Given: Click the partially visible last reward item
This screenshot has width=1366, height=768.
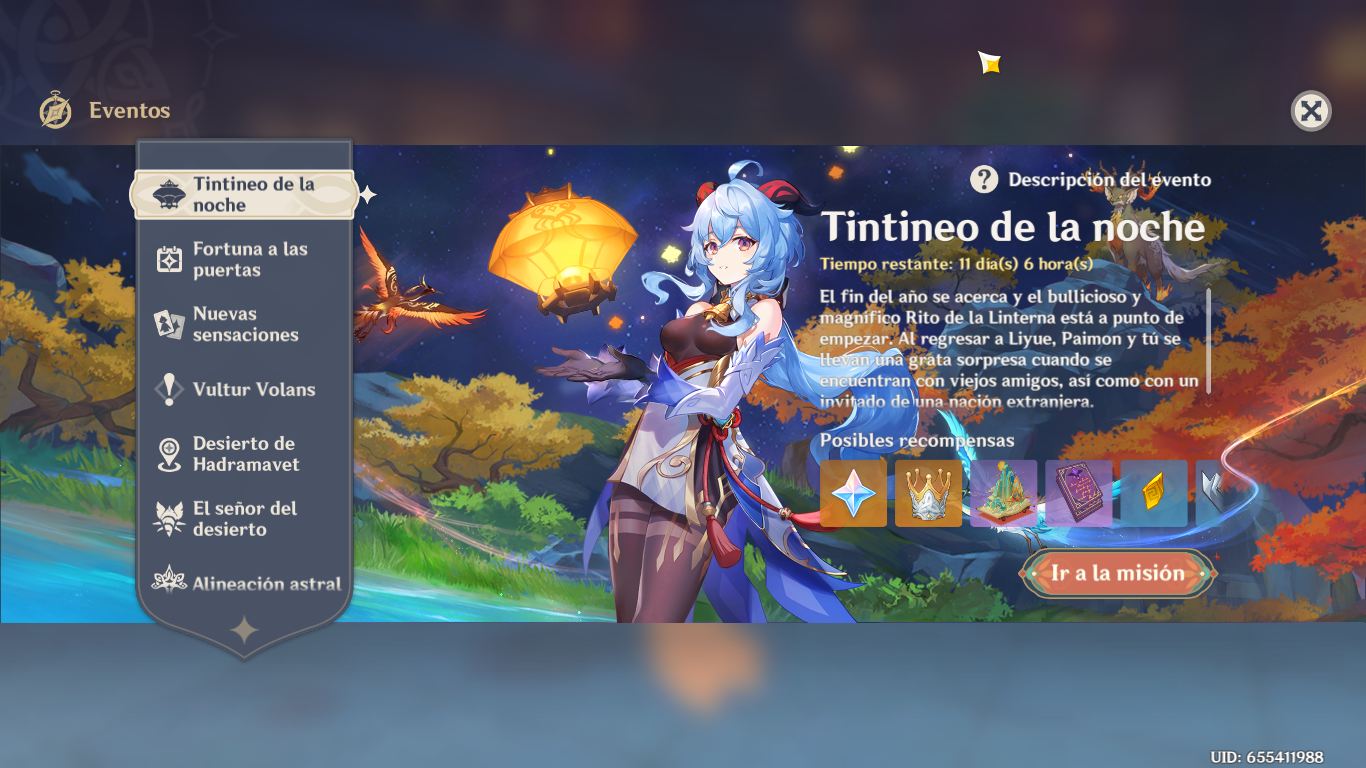Looking at the screenshot, I should tap(1215, 491).
